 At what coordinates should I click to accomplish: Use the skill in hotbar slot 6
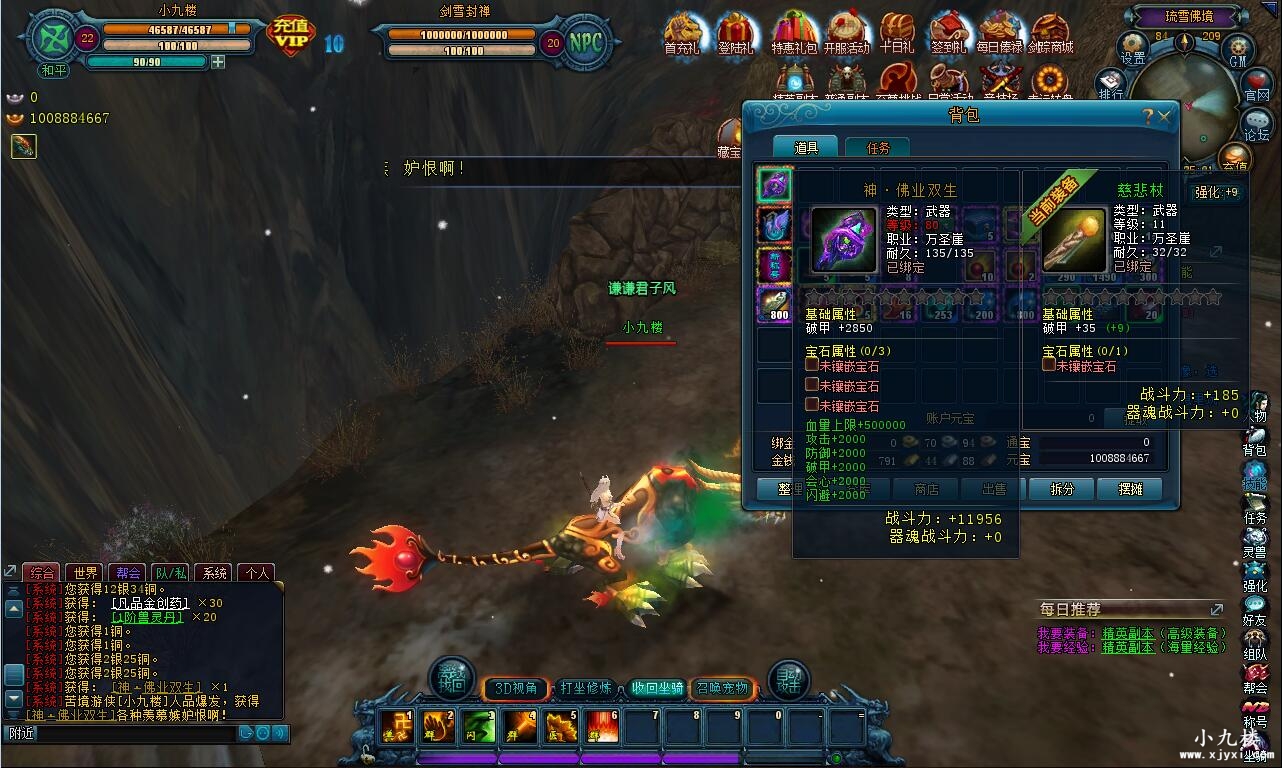[602, 727]
